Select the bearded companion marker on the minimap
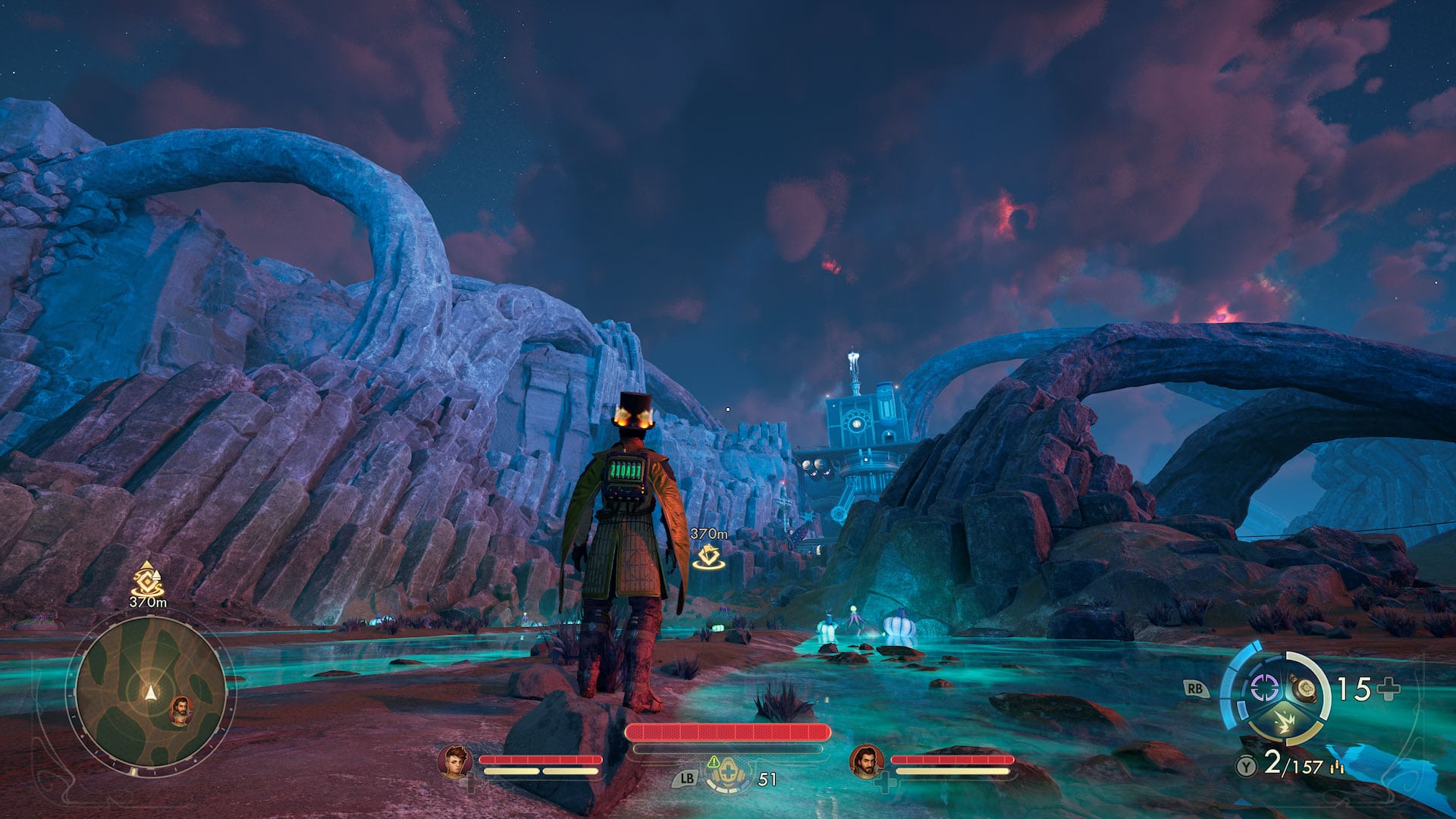 [180, 710]
